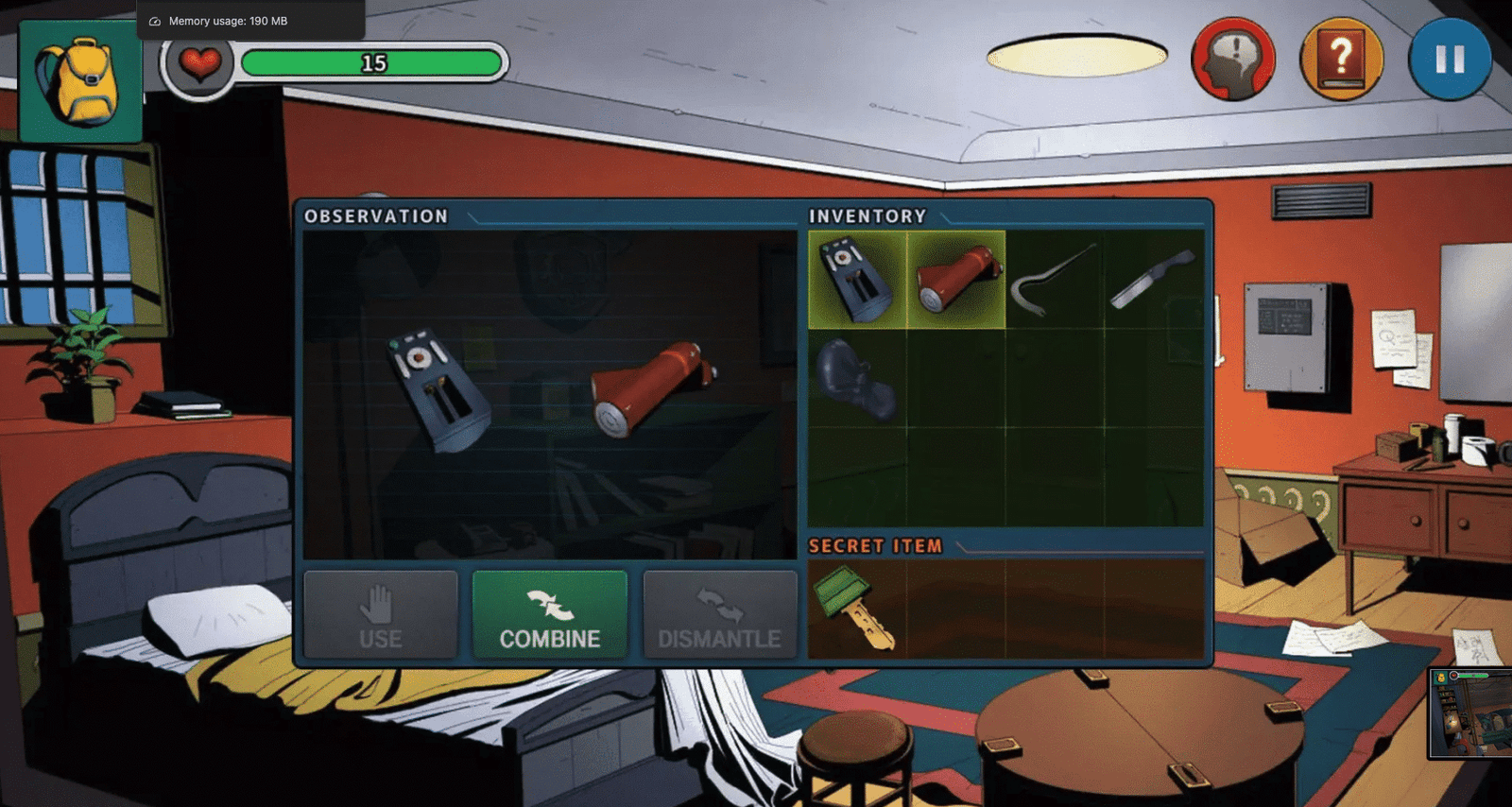The image size is (1512, 807).
Task: Open the backpack inventory icon
Action: pyautogui.click(x=79, y=80)
